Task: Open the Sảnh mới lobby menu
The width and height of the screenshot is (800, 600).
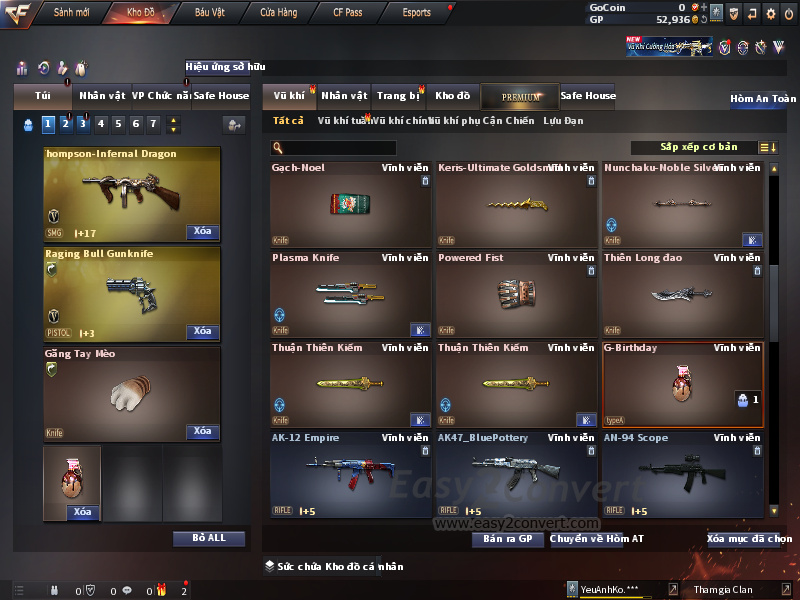Action: pos(71,13)
